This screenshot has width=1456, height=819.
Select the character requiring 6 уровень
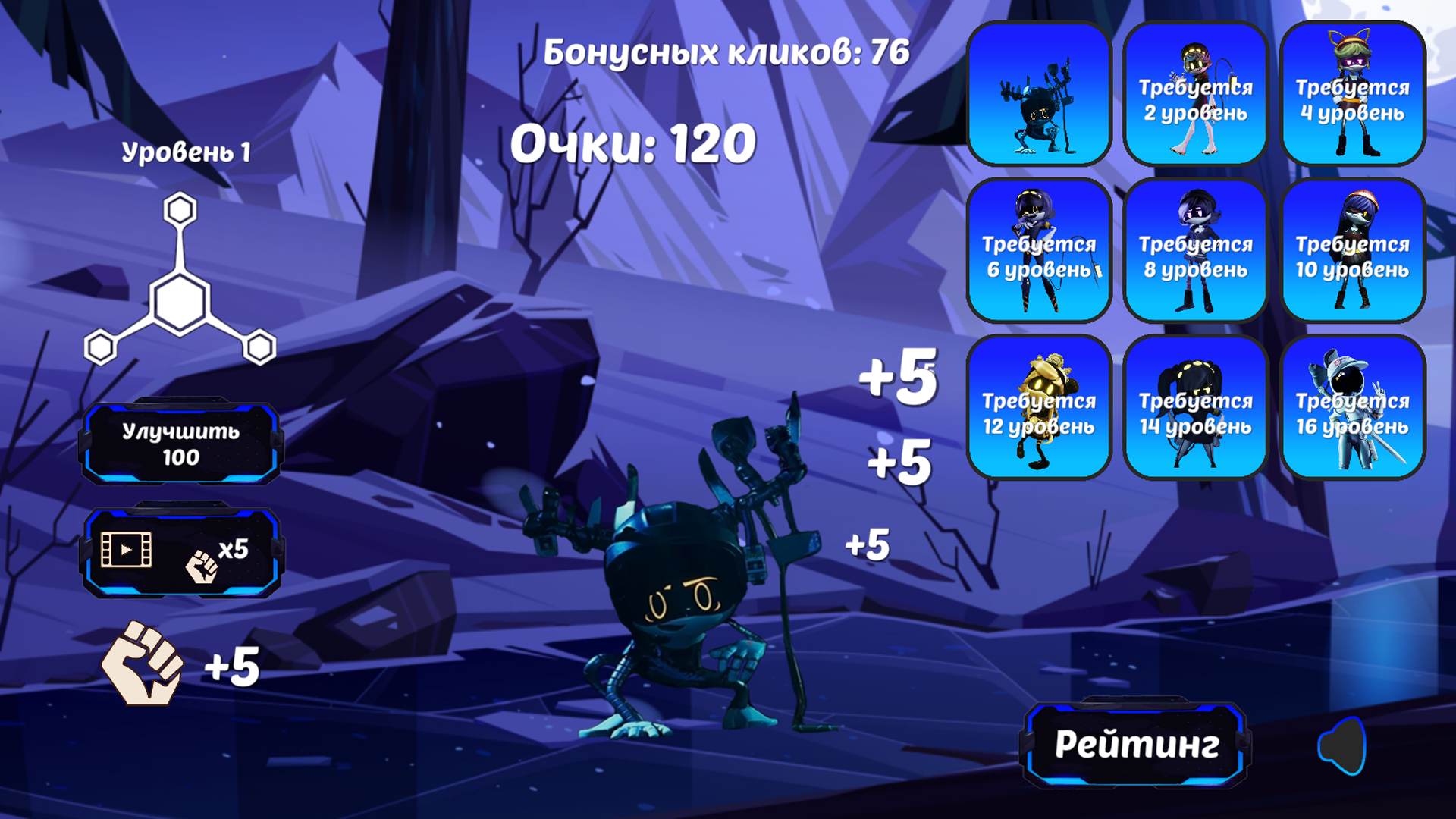point(1037,249)
